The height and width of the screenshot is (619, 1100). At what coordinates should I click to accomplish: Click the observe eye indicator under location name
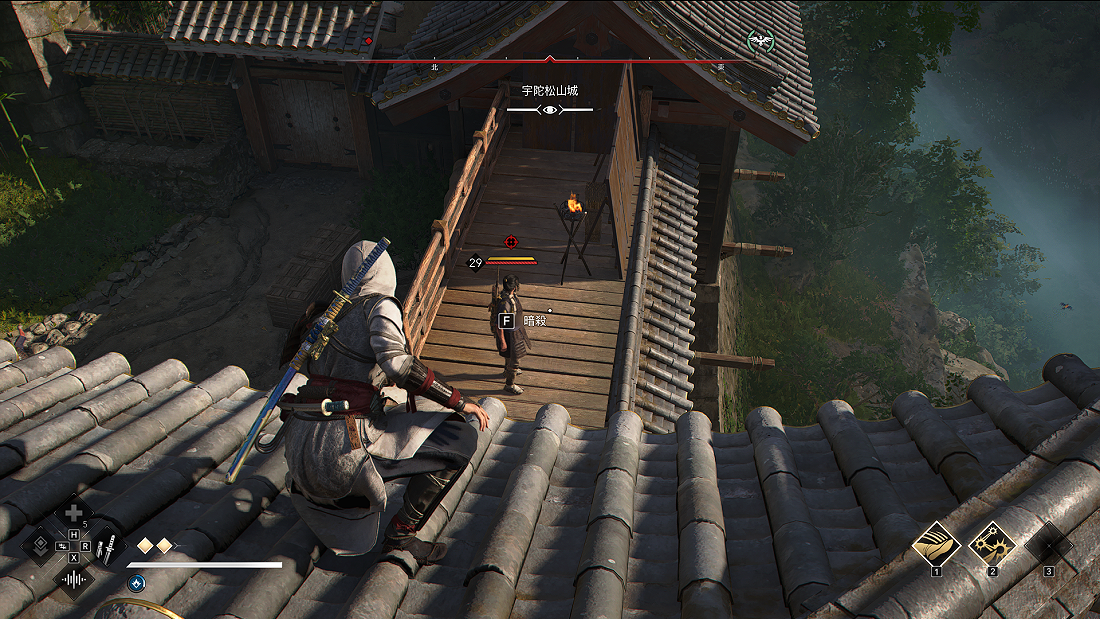550,109
